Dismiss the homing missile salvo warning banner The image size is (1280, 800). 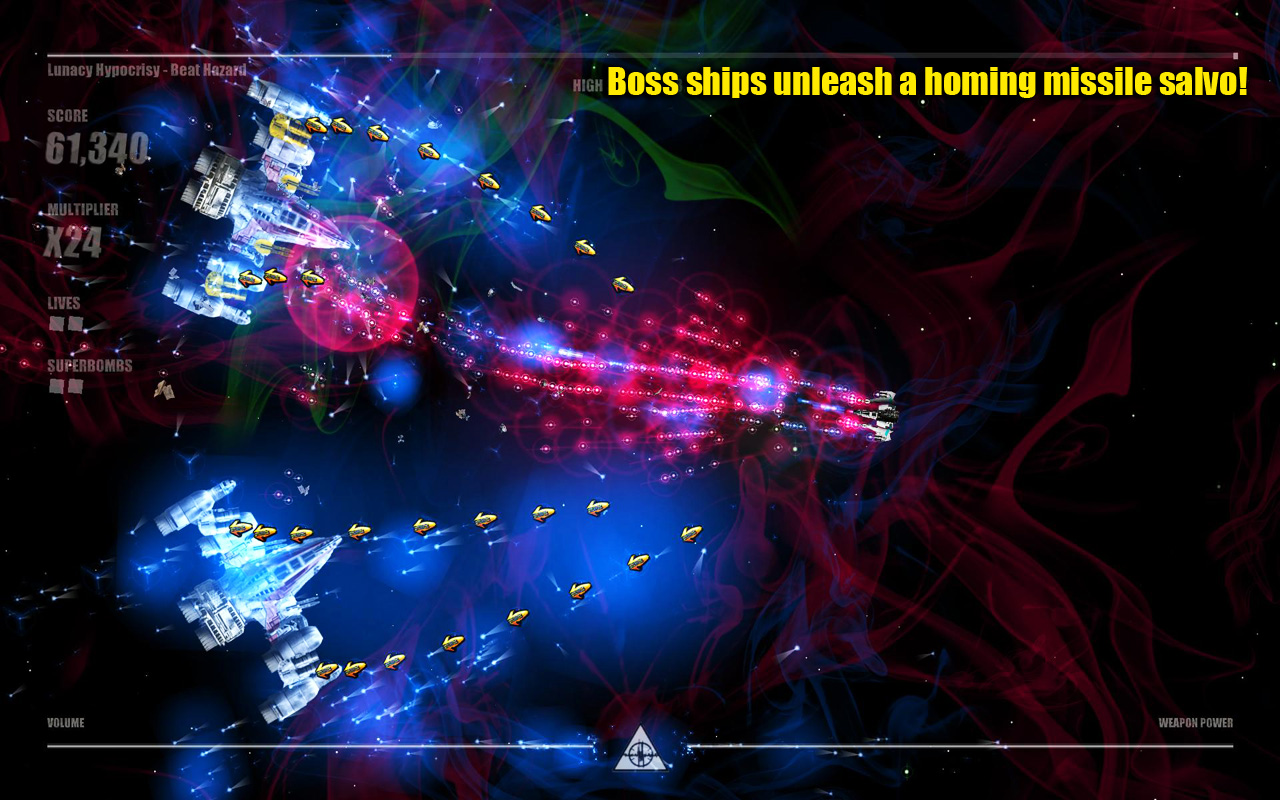928,84
